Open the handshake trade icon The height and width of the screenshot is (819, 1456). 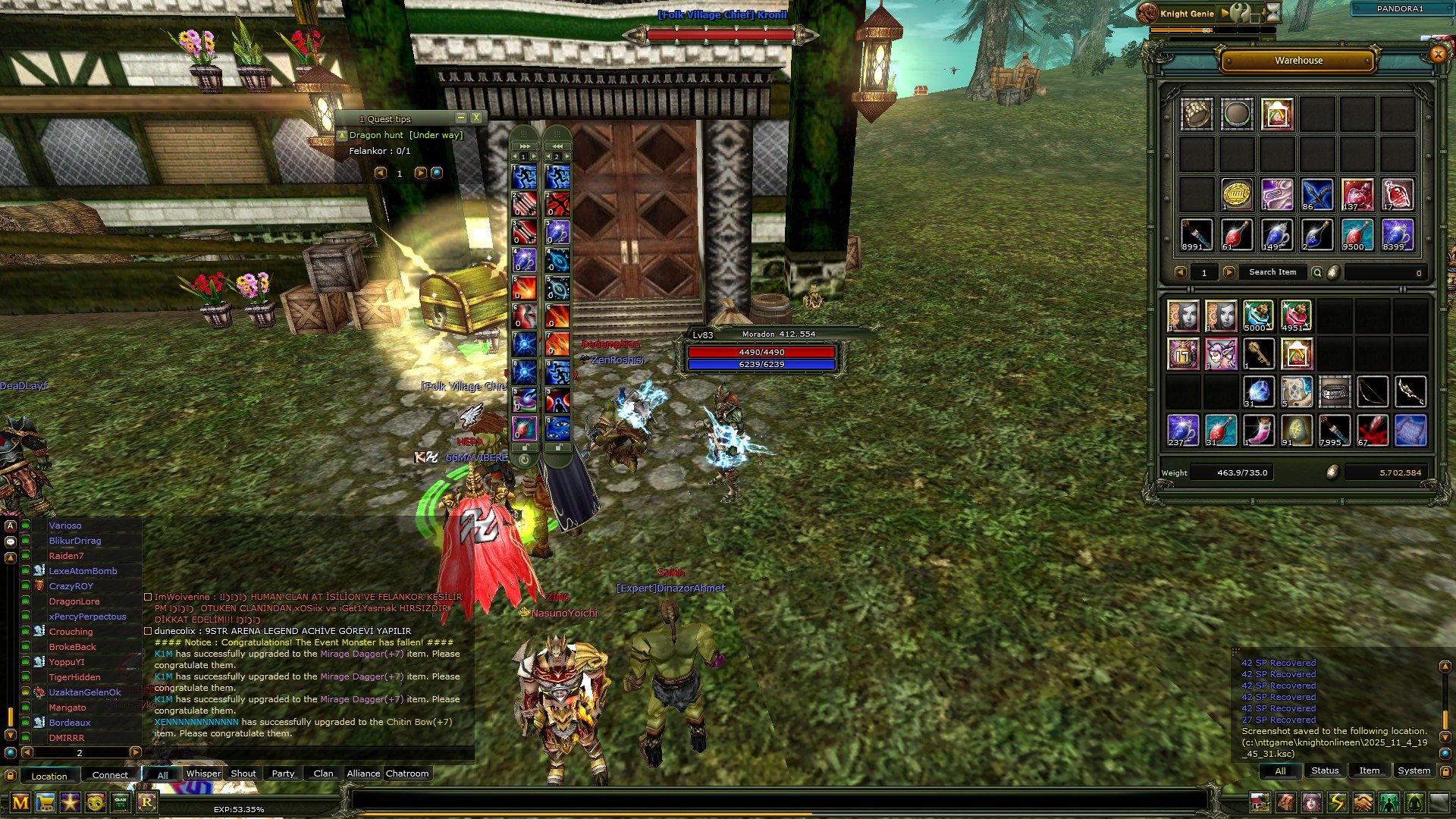pyautogui.click(x=1363, y=802)
